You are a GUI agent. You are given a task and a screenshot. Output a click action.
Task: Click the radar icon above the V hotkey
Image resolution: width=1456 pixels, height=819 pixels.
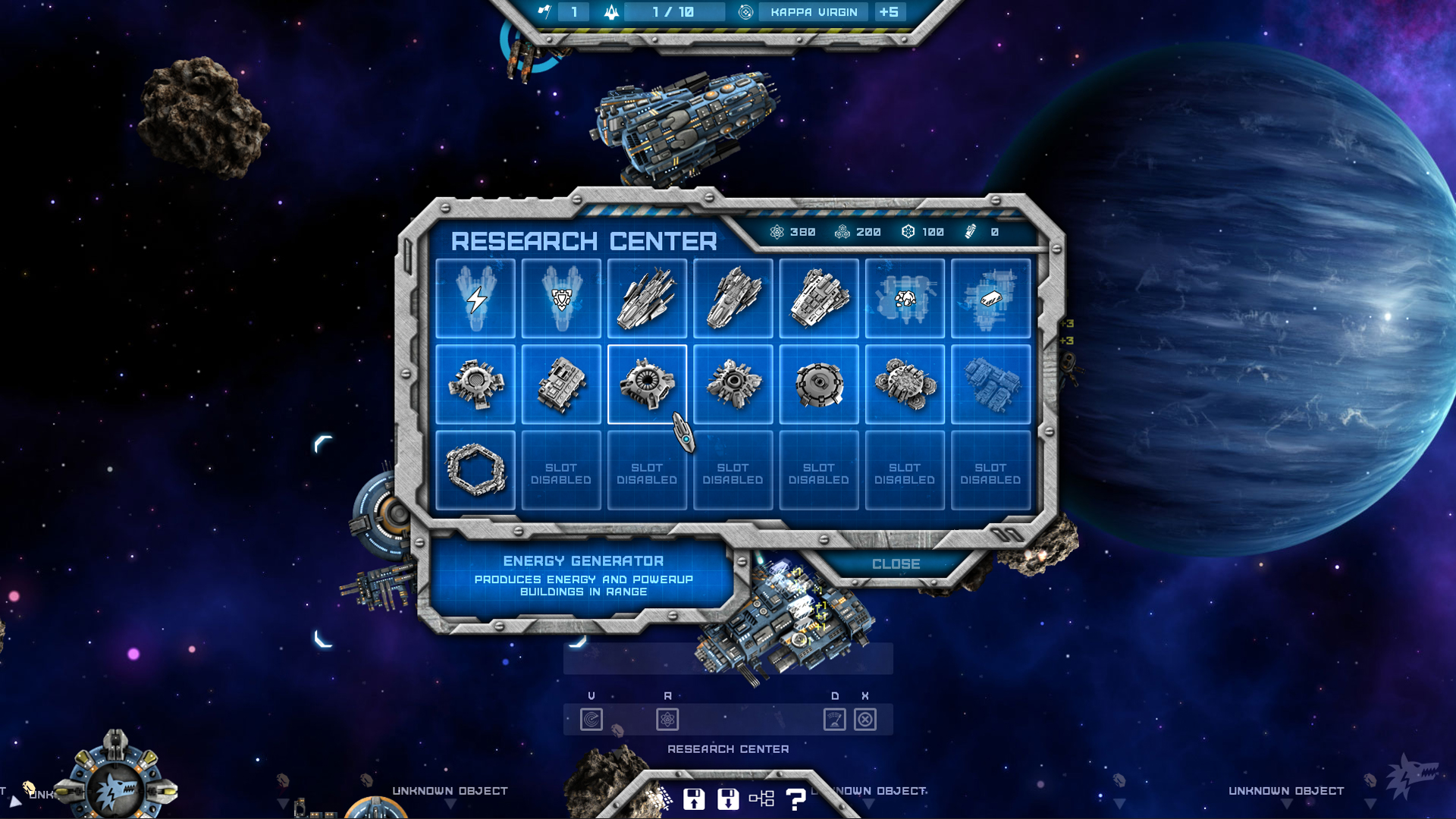[x=592, y=720]
